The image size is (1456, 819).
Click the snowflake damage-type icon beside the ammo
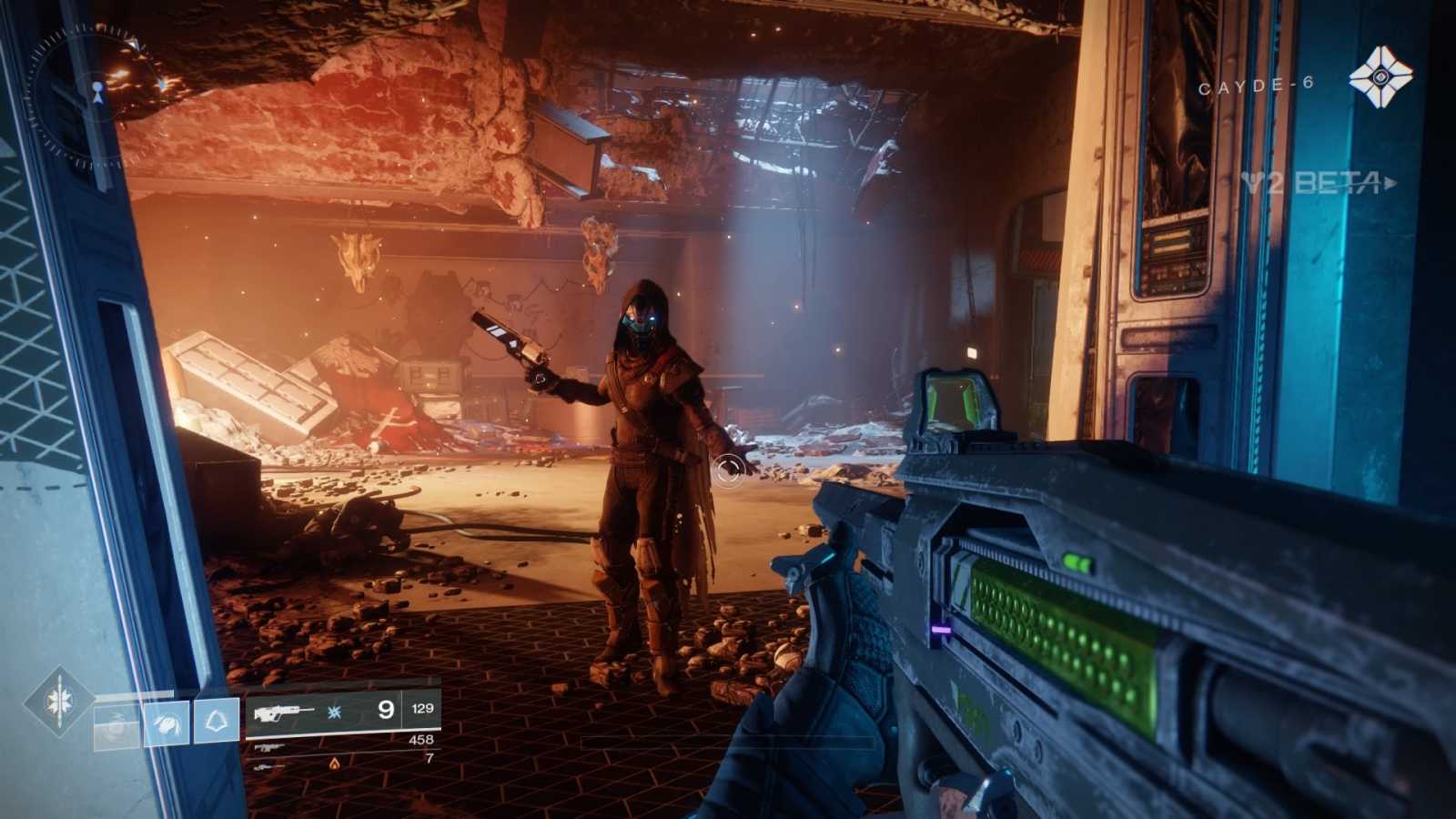[334, 713]
